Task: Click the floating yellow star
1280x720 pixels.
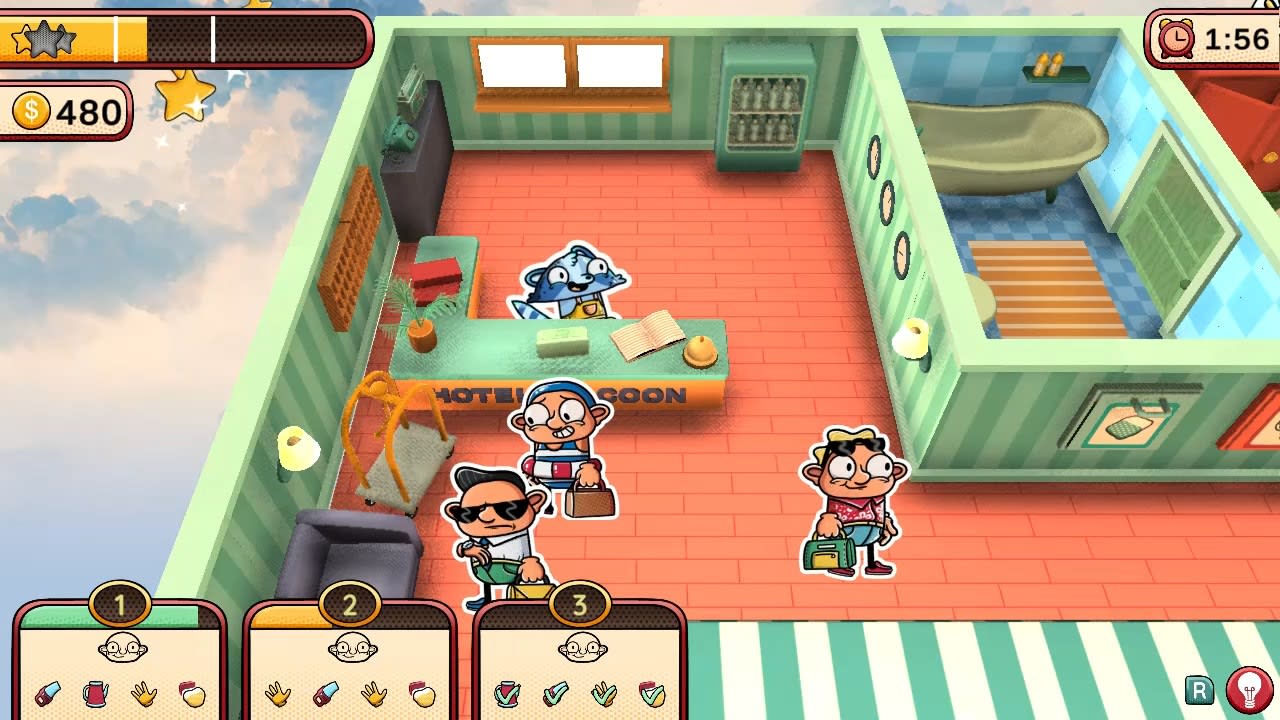Action: point(186,99)
